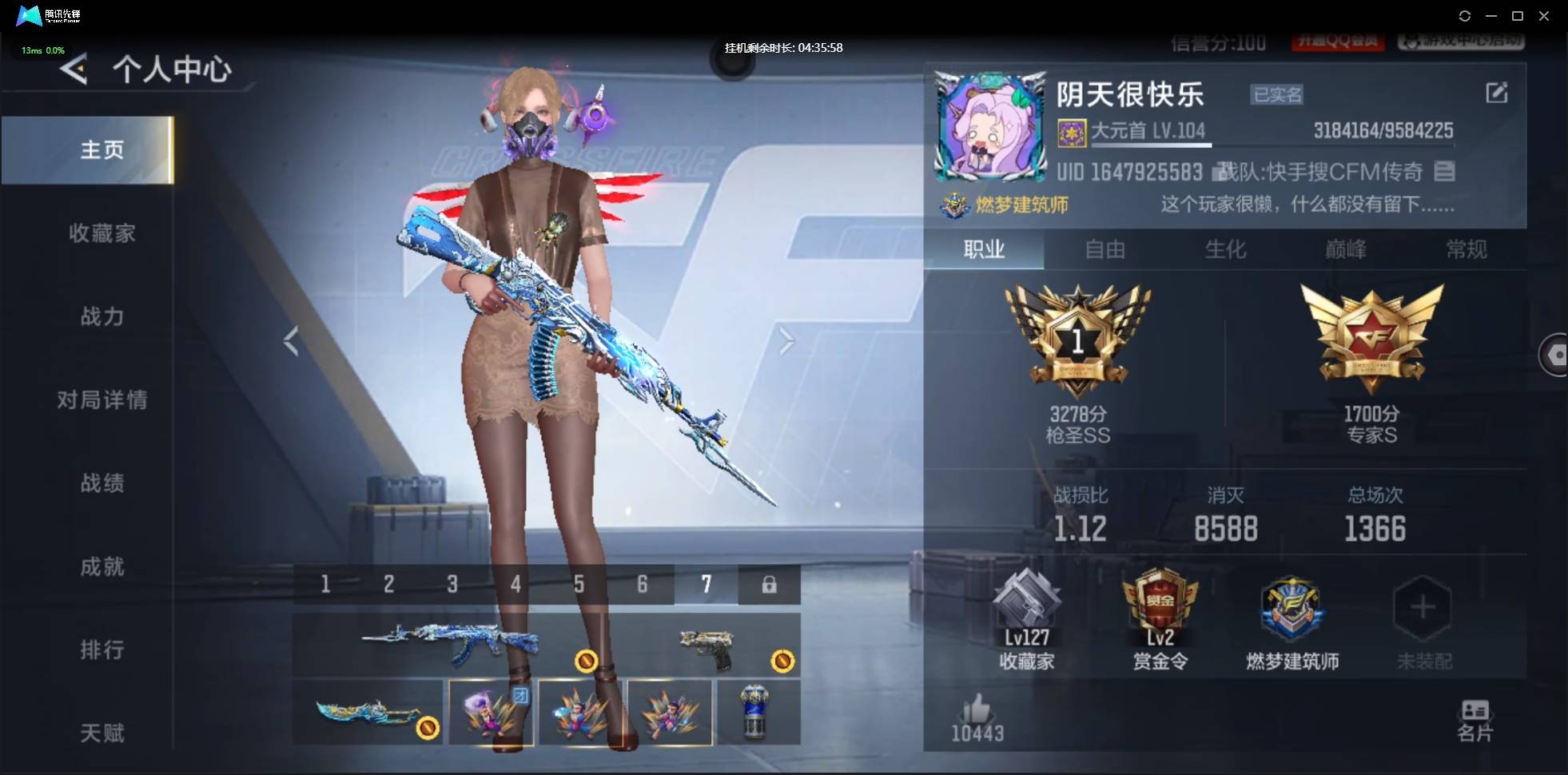
Task: Open the circular side panel on right edge
Action: pos(1557,356)
